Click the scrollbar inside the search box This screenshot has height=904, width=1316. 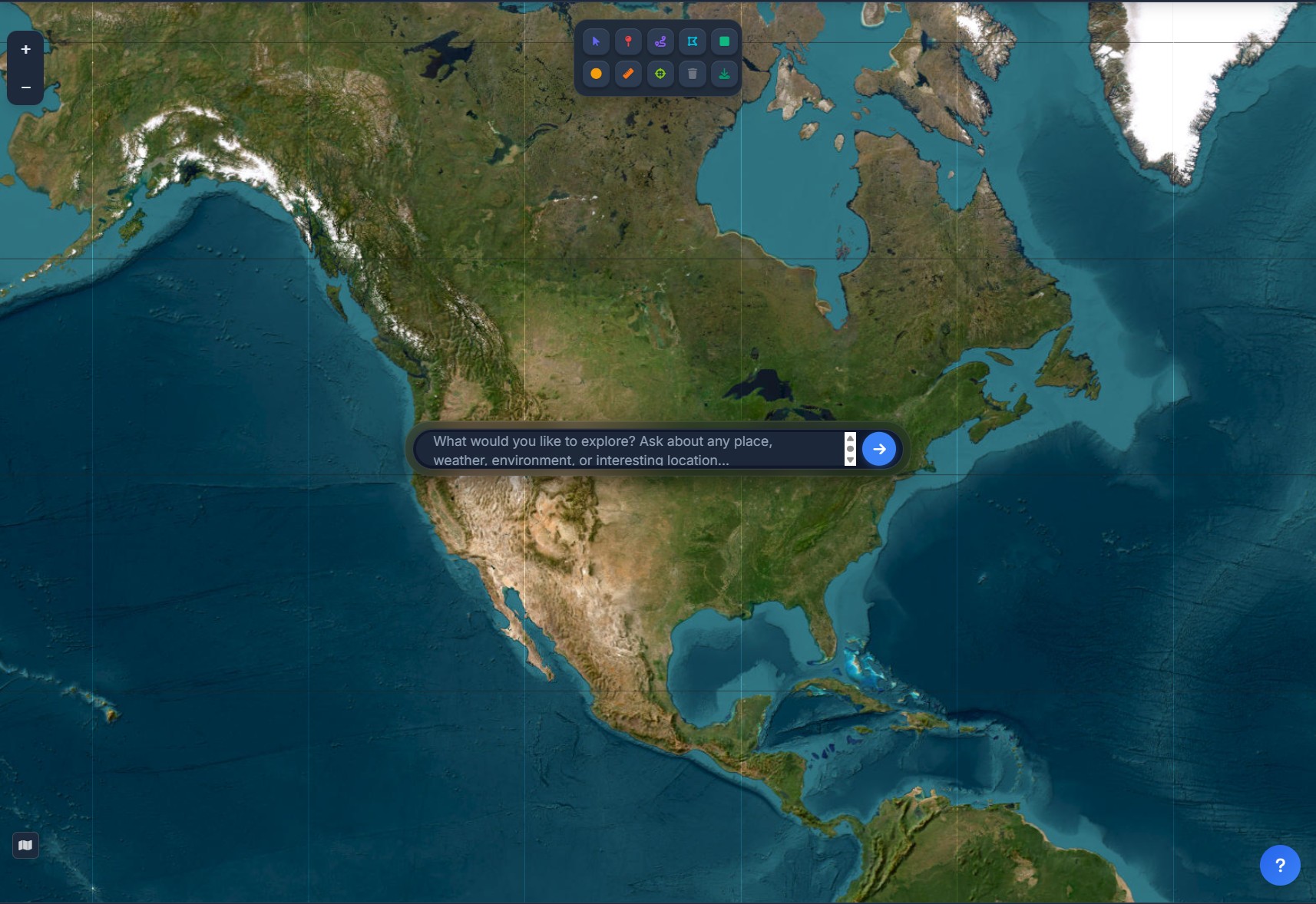click(850, 449)
